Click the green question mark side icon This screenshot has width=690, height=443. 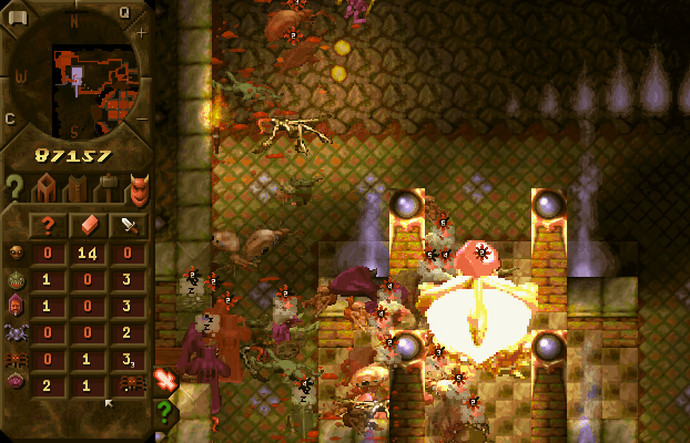point(164,411)
